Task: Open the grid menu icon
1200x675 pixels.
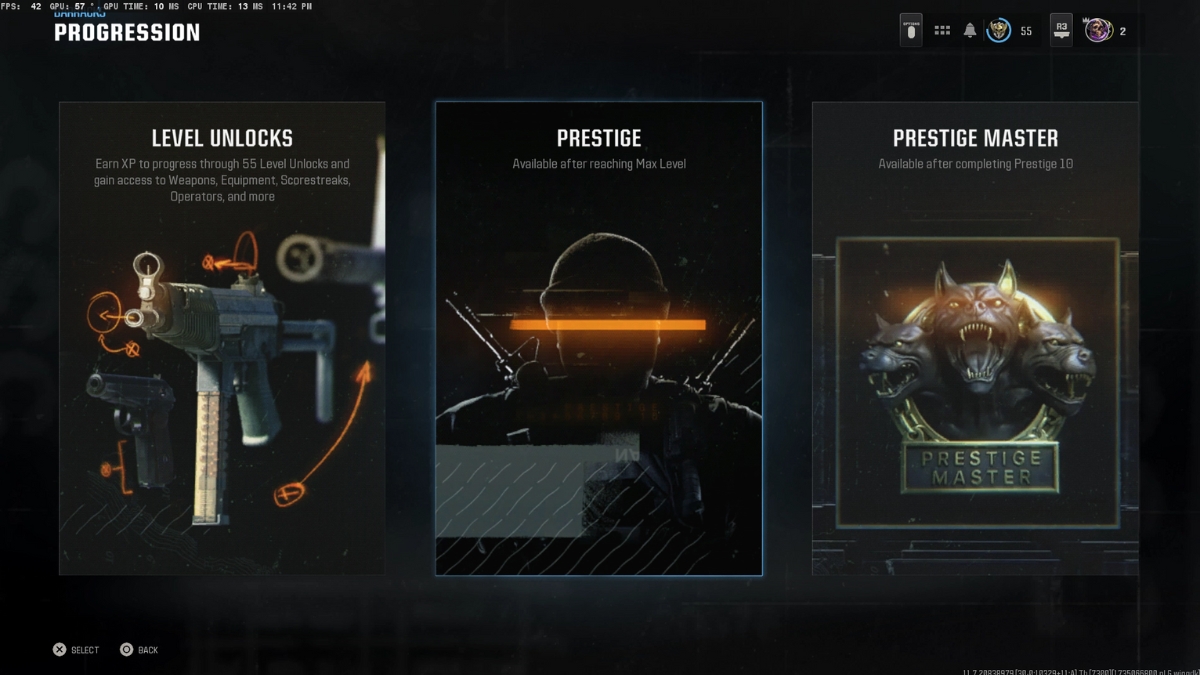Action: (x=942, y=31)
